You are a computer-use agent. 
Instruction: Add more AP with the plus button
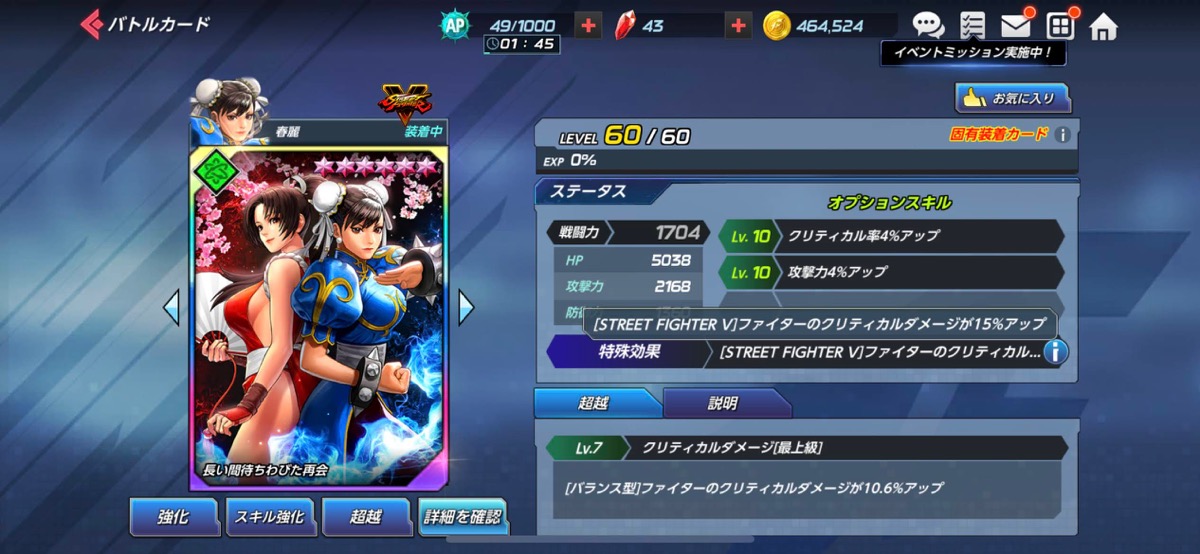coord(589,26)
